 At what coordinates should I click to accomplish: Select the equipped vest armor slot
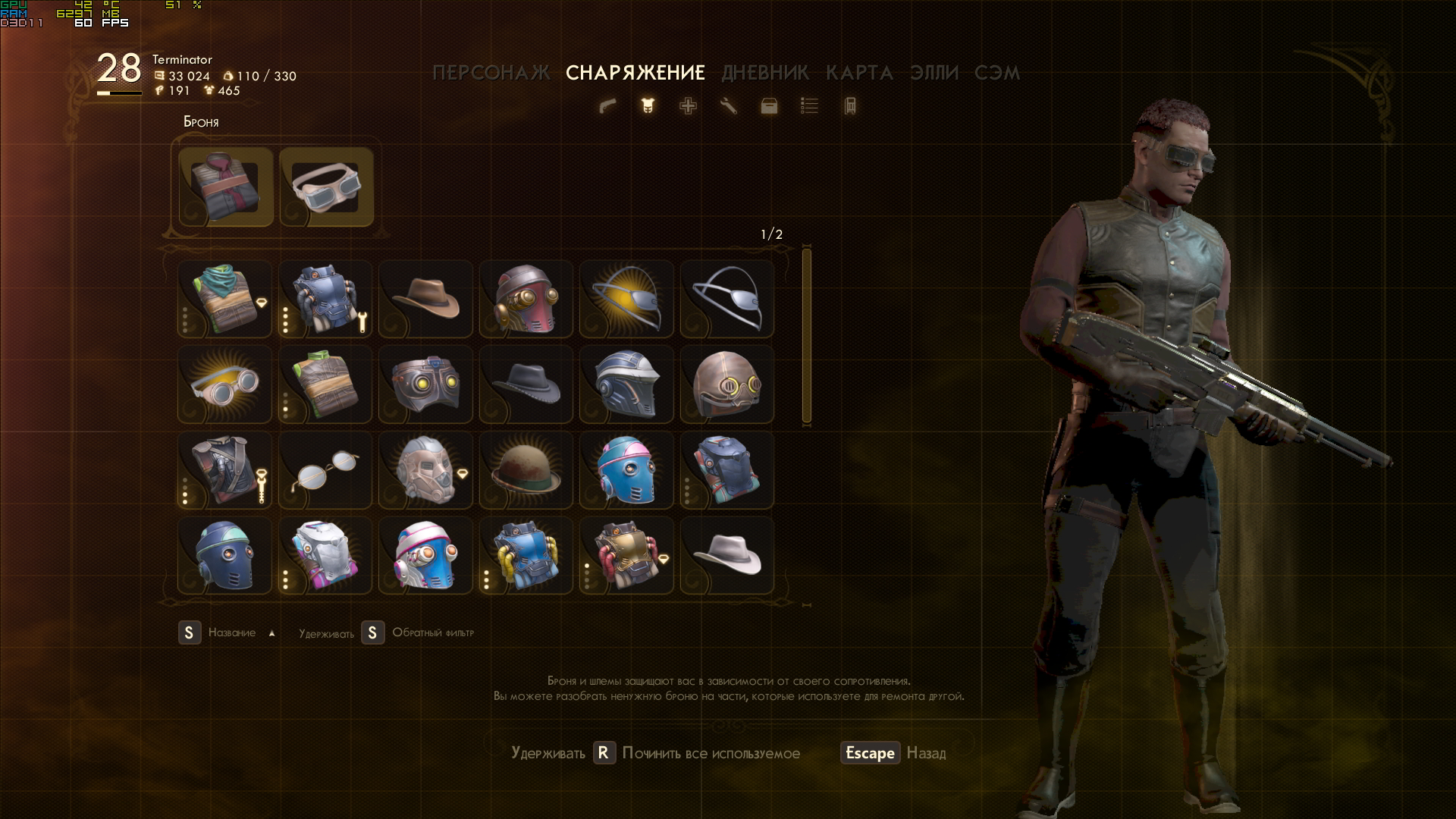coord(226,187)
